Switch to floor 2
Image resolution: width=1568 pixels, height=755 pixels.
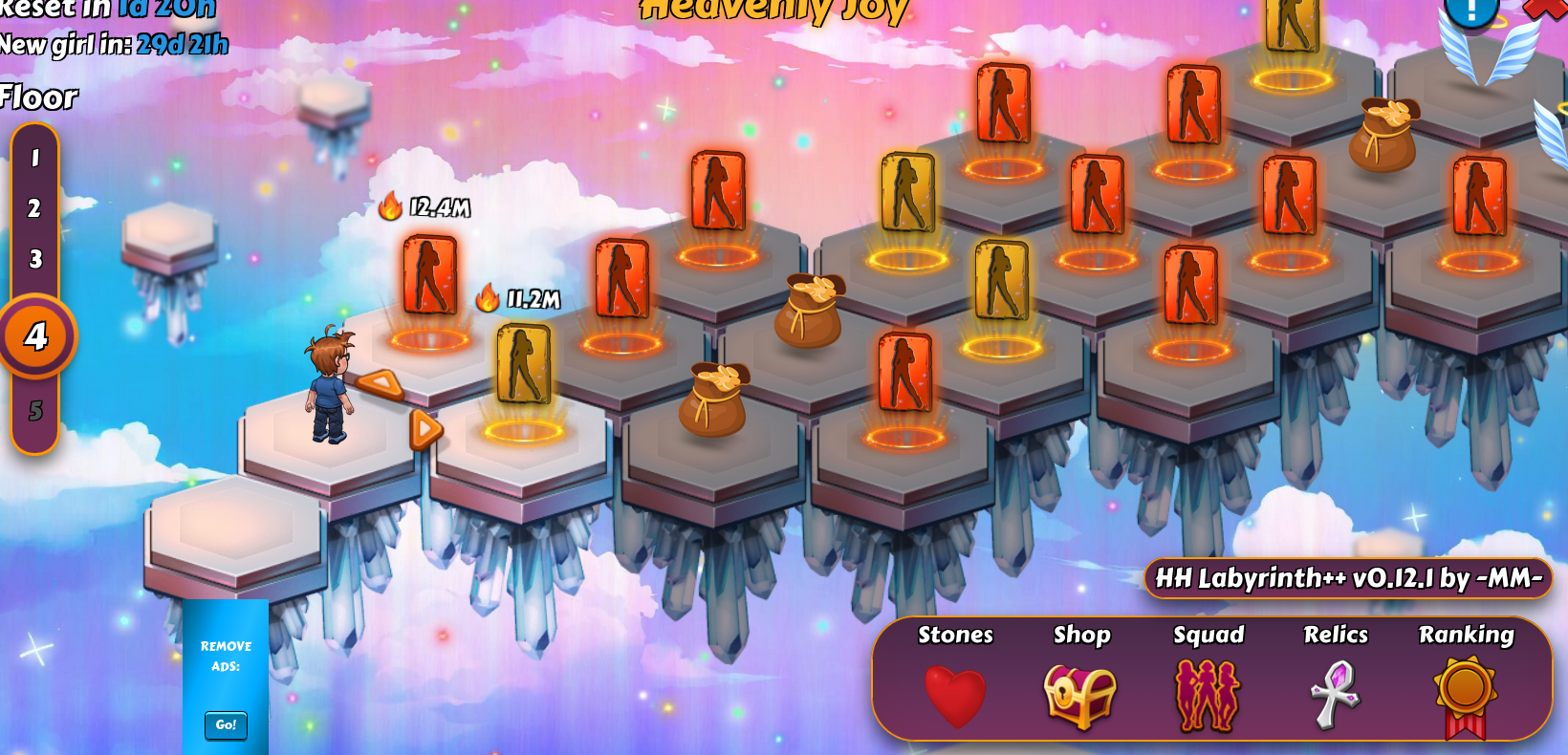pyautogui.click(x=35, y=208)
